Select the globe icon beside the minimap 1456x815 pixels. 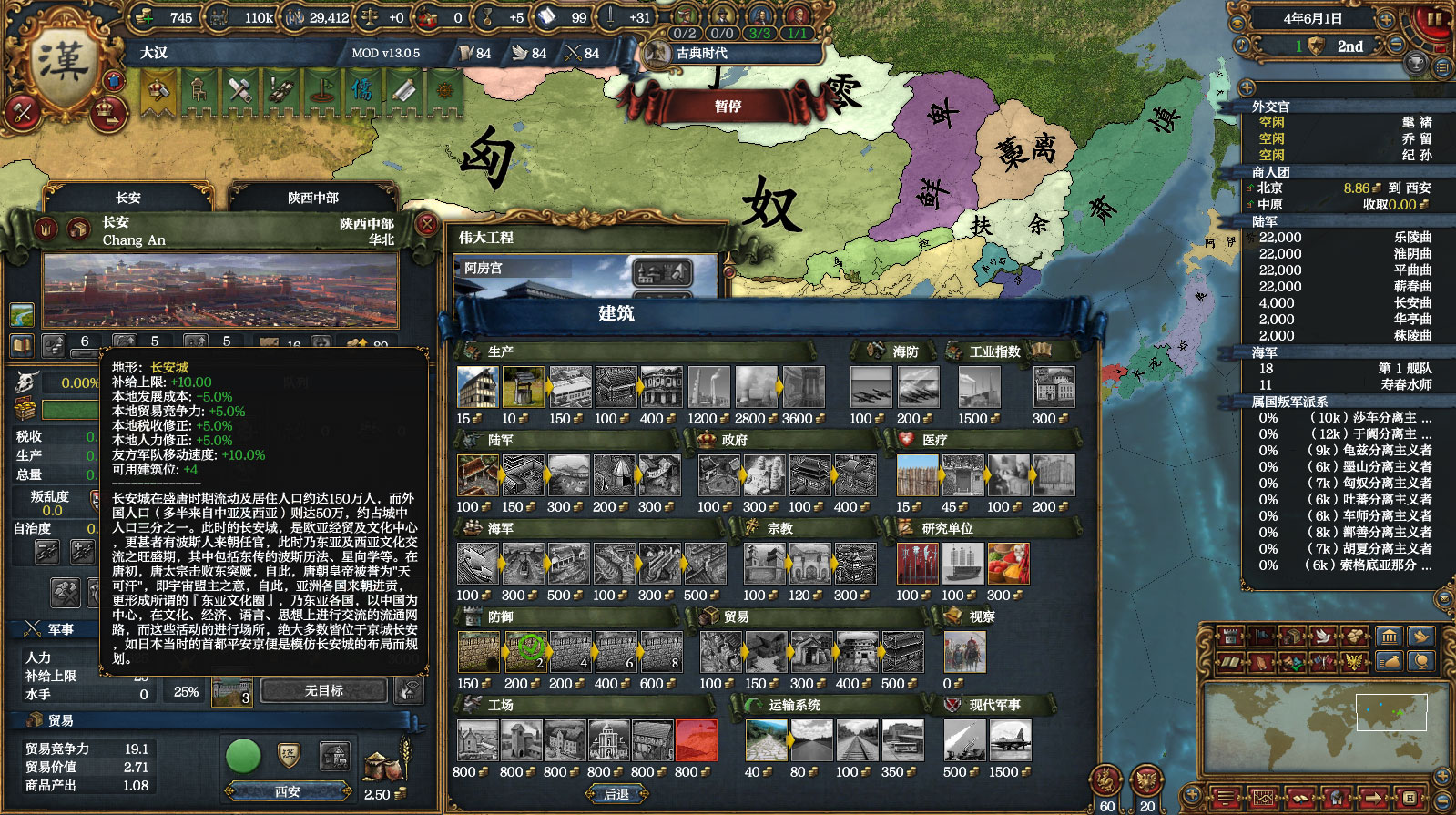click(1420, 662)
